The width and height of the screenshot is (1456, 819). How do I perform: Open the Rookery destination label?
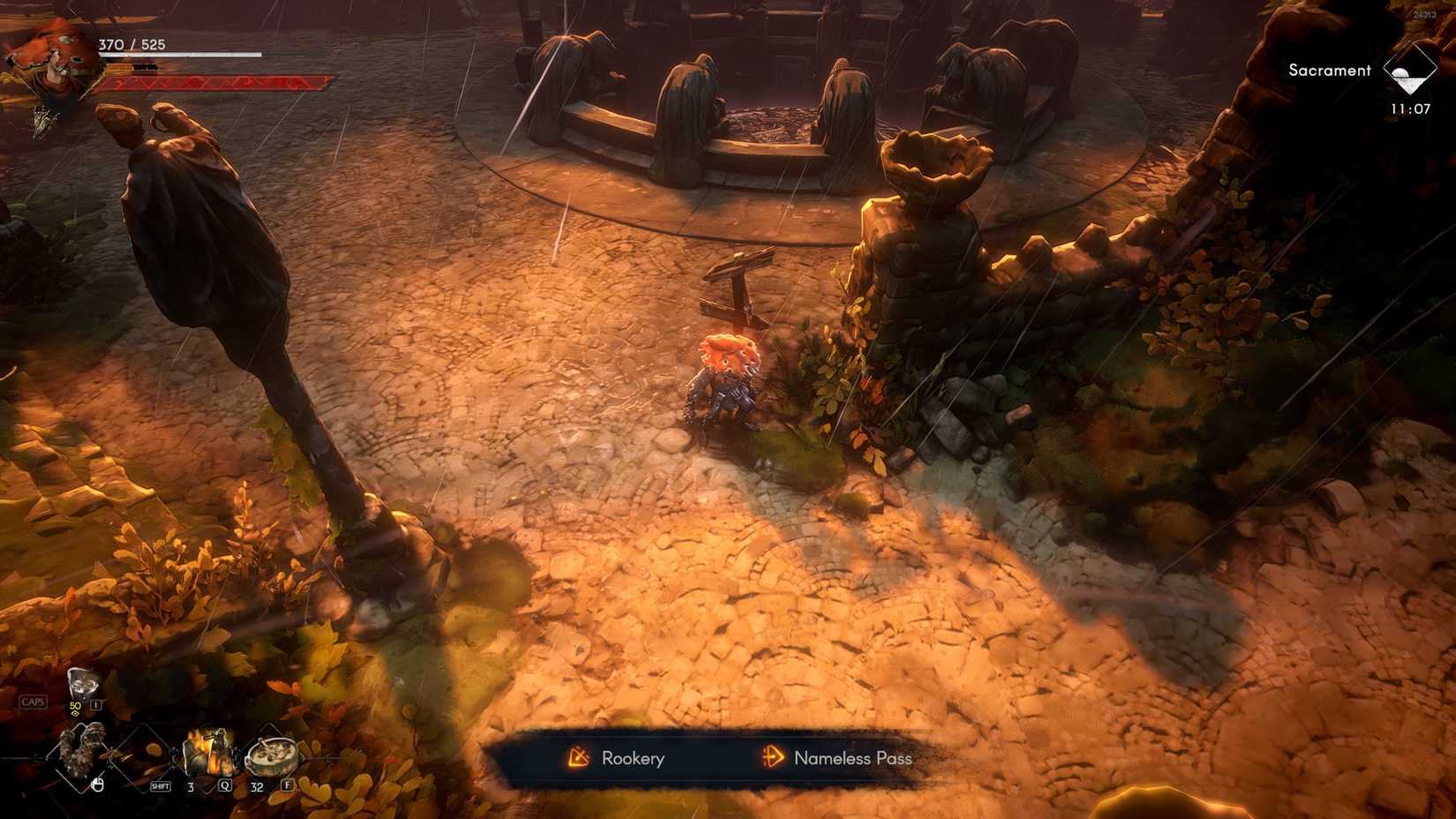click(633, 759)
